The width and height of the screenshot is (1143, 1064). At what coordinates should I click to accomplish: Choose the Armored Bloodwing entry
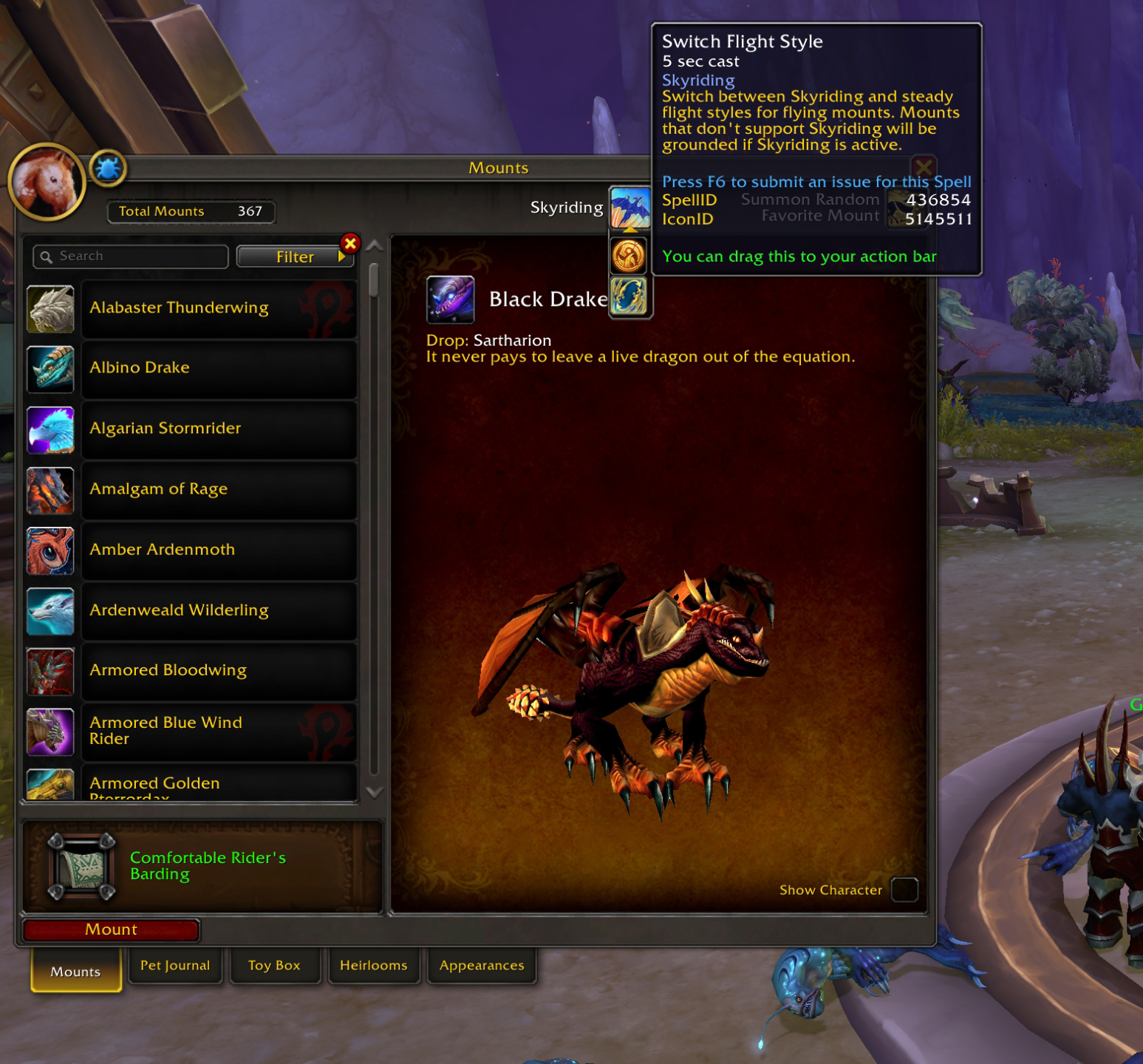click(x=218, y=671)
